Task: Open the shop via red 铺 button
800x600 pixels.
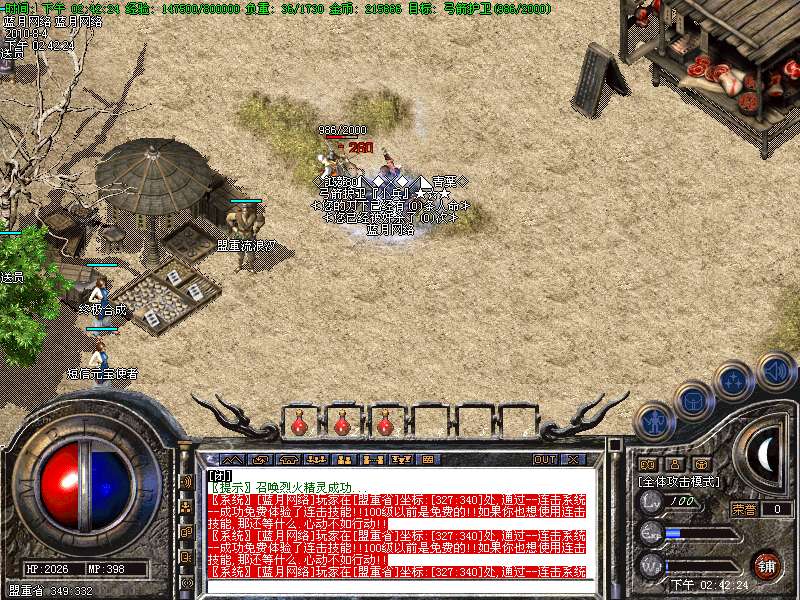Action: pyautogui.click(x=765, y=563)
